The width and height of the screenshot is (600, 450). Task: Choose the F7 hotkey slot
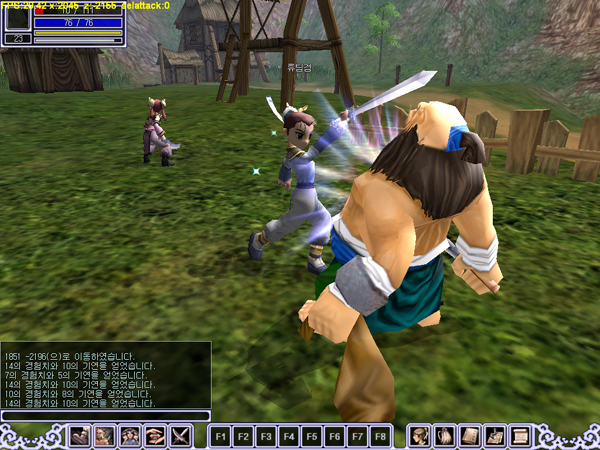357,437
